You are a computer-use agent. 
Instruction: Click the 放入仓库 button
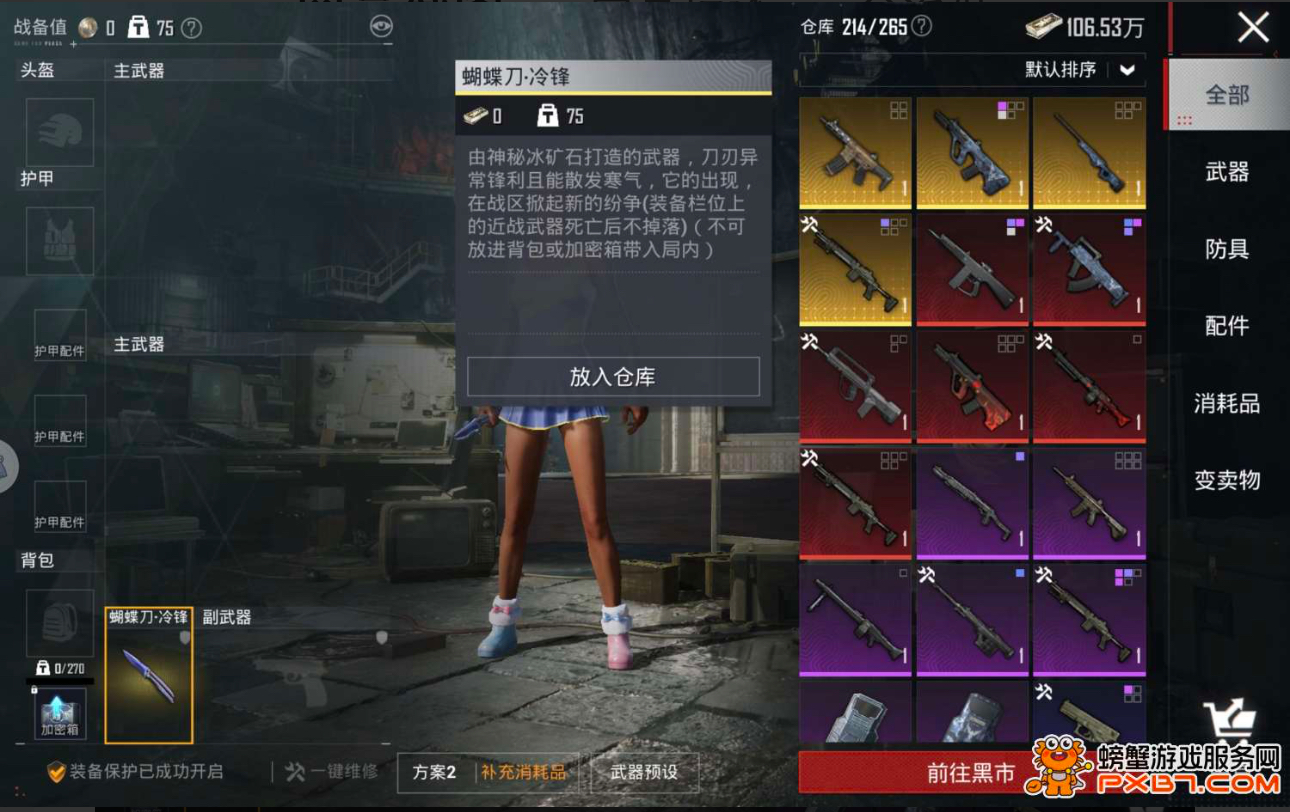(613, 377)
